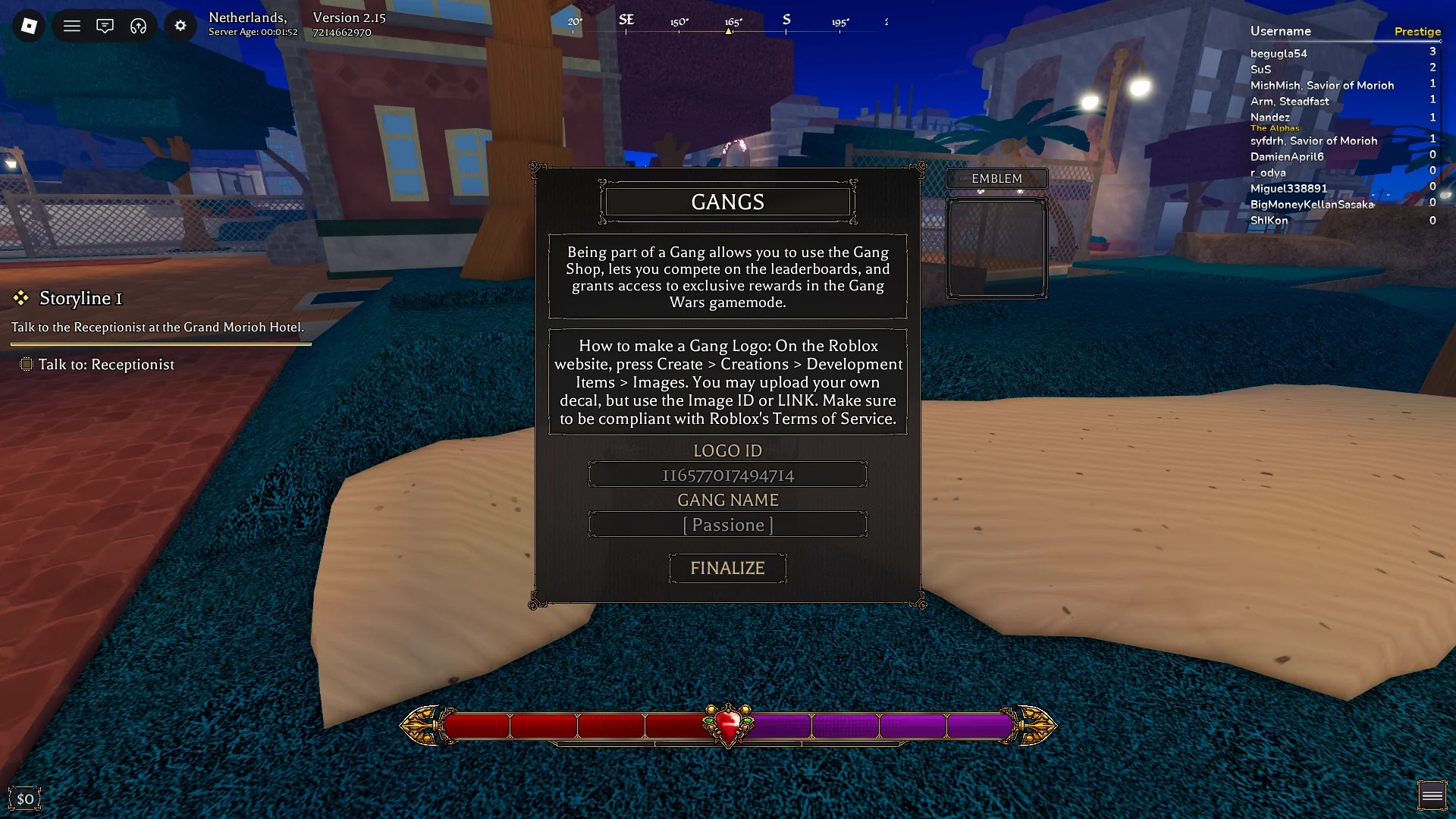1456x819 pixels.
Task: Click the menu icon in bottom-right corner
Action: (x=1432, y=794)
